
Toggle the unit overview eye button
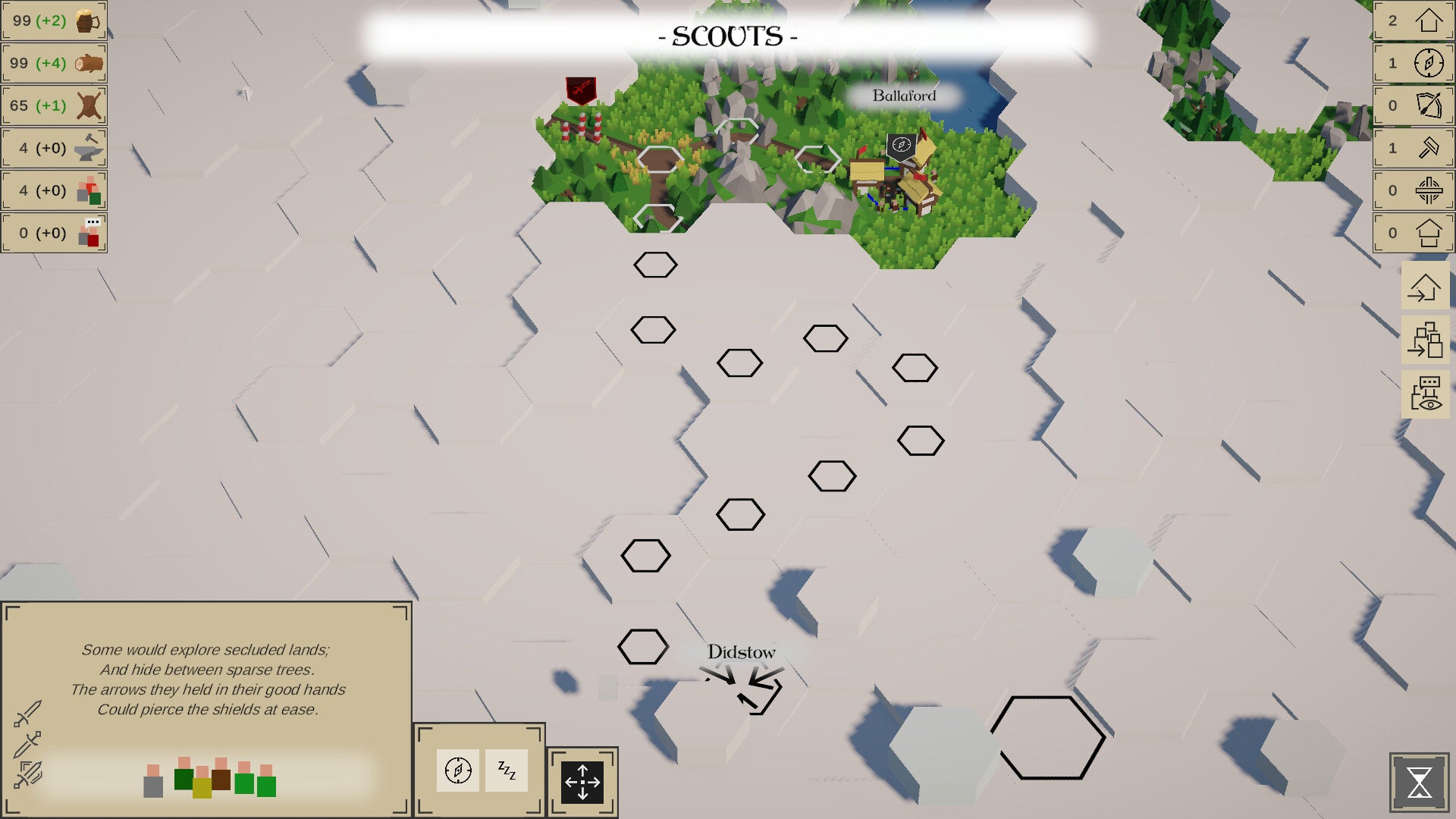pyautogui.click(x=1425, y=394)
